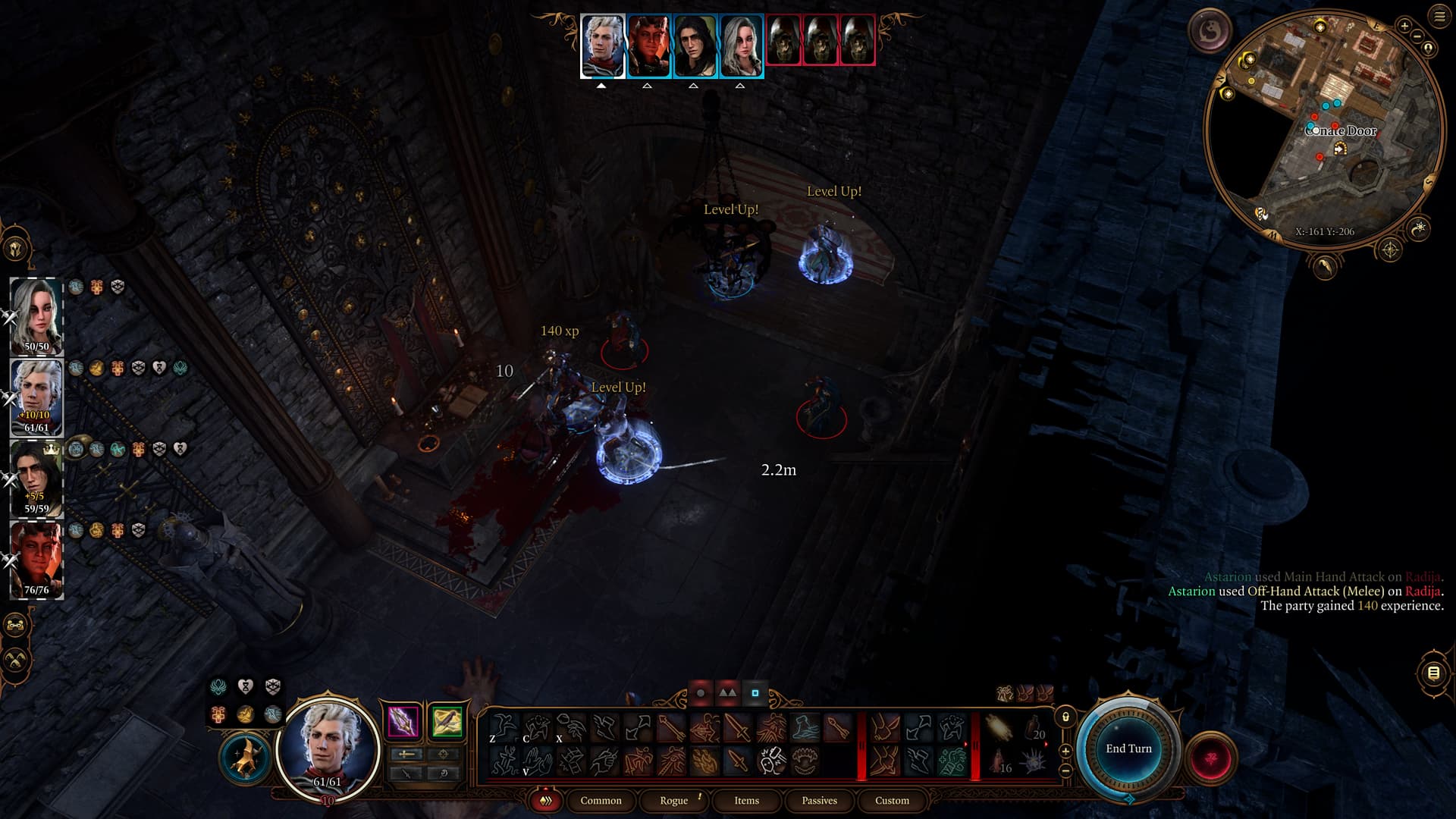1456x819 pixels.
Task: Click the red button beside End Turn
Action: [x=1210, y=757]
